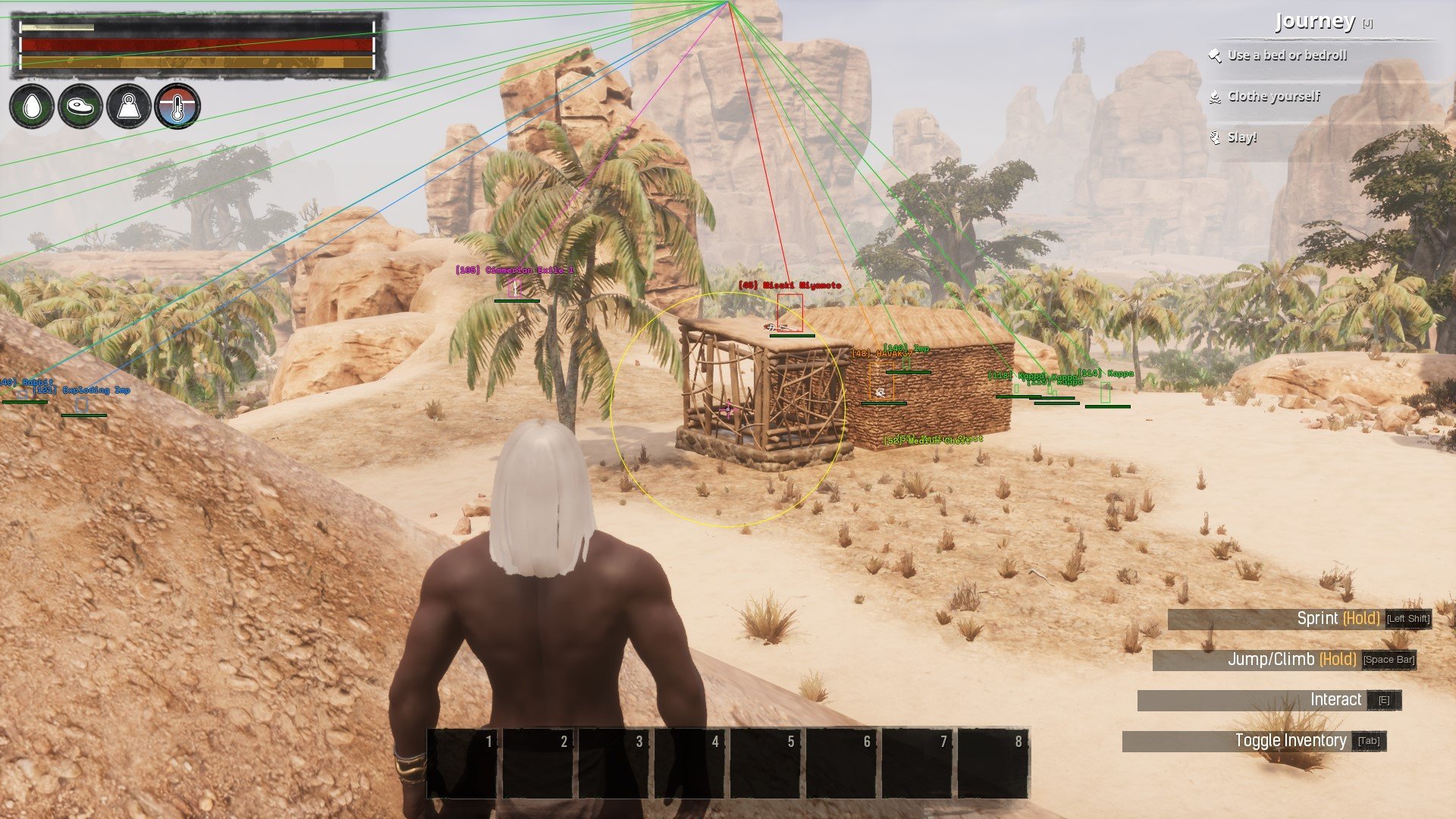Select hotbar slot 1
Screen dimensions: 1456x819
point(463,763)
